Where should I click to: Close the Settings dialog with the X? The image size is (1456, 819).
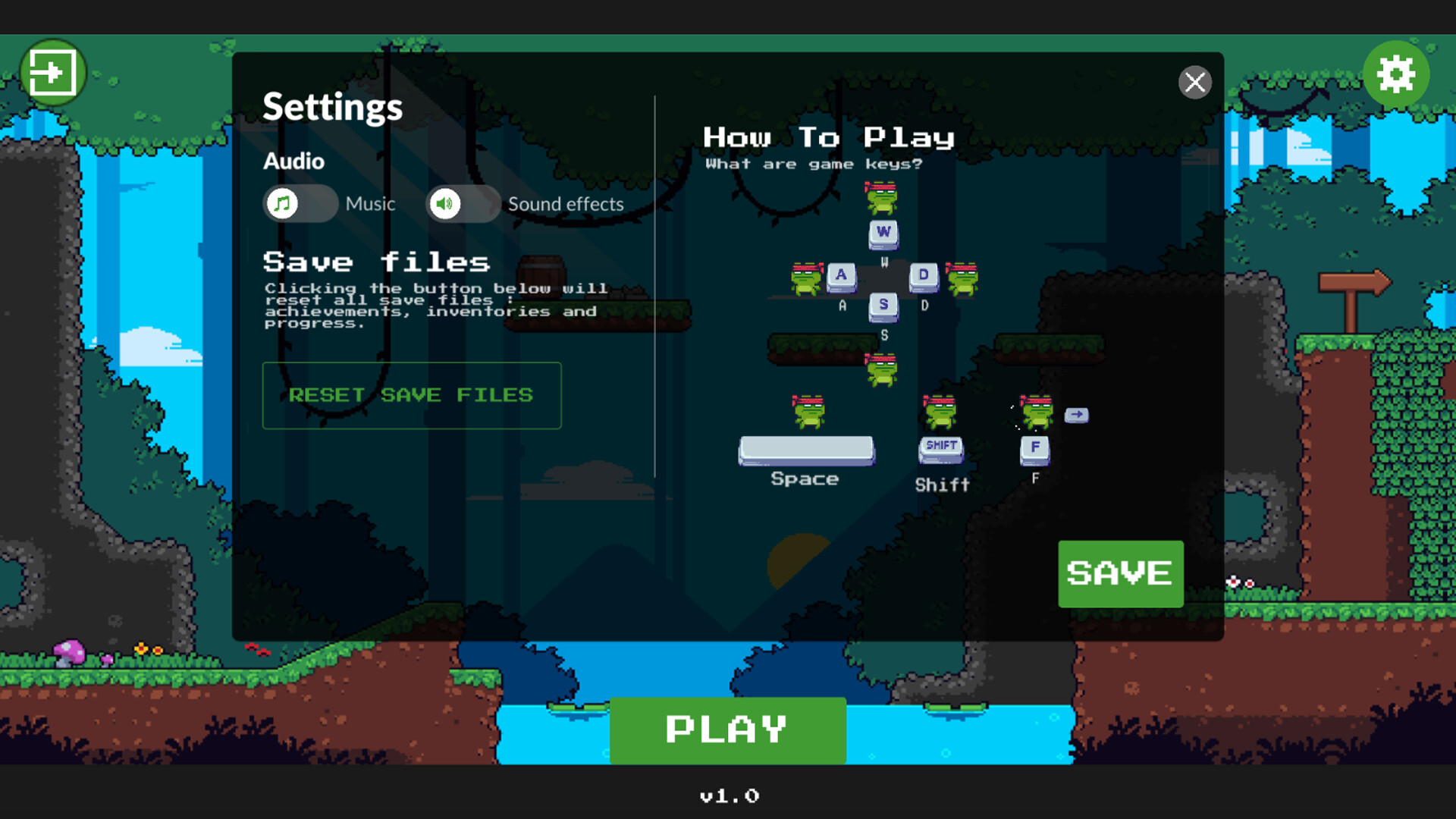1195,83
